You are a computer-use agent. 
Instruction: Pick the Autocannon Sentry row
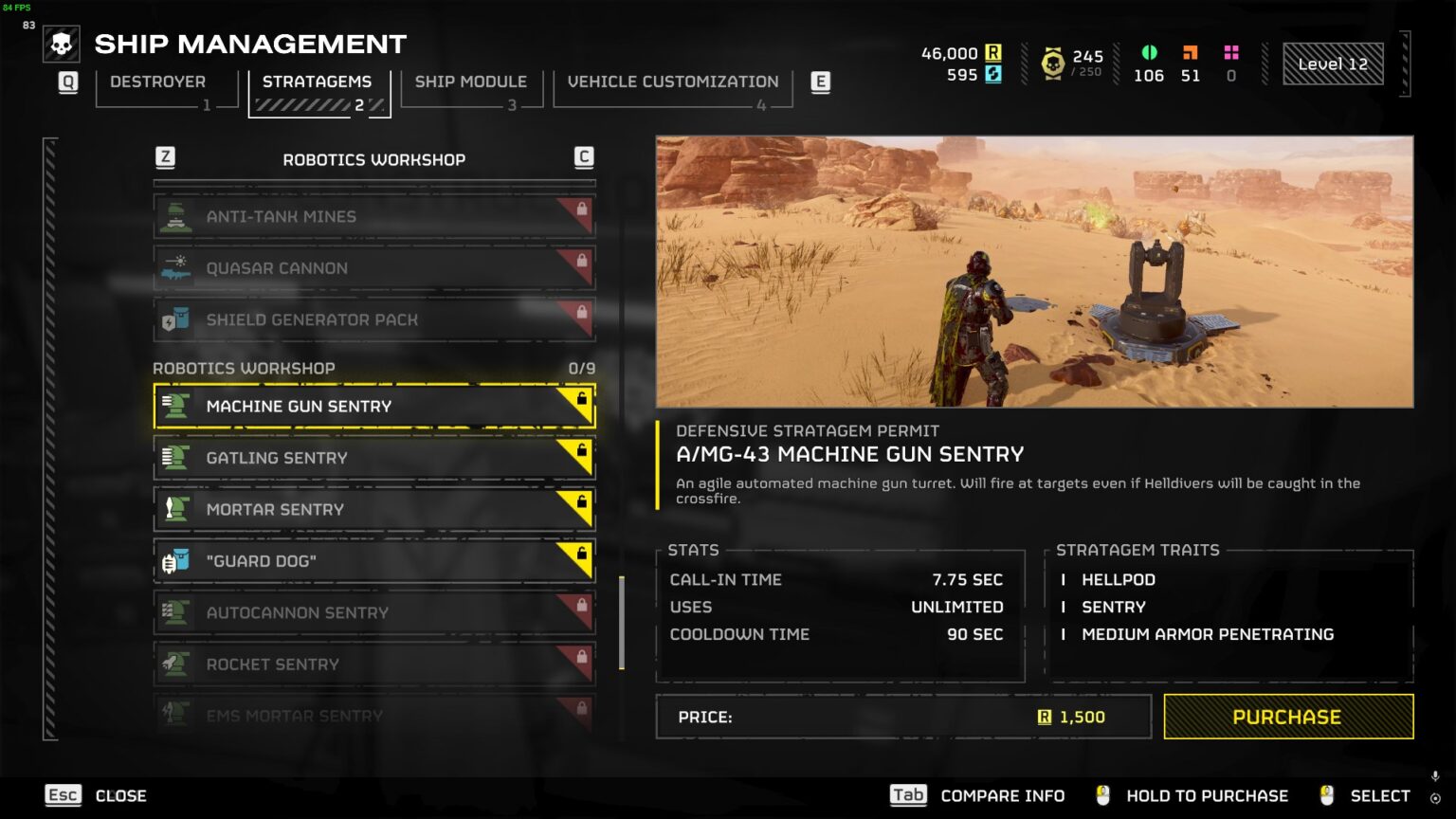pyautogui.click(x=374, y=612)
